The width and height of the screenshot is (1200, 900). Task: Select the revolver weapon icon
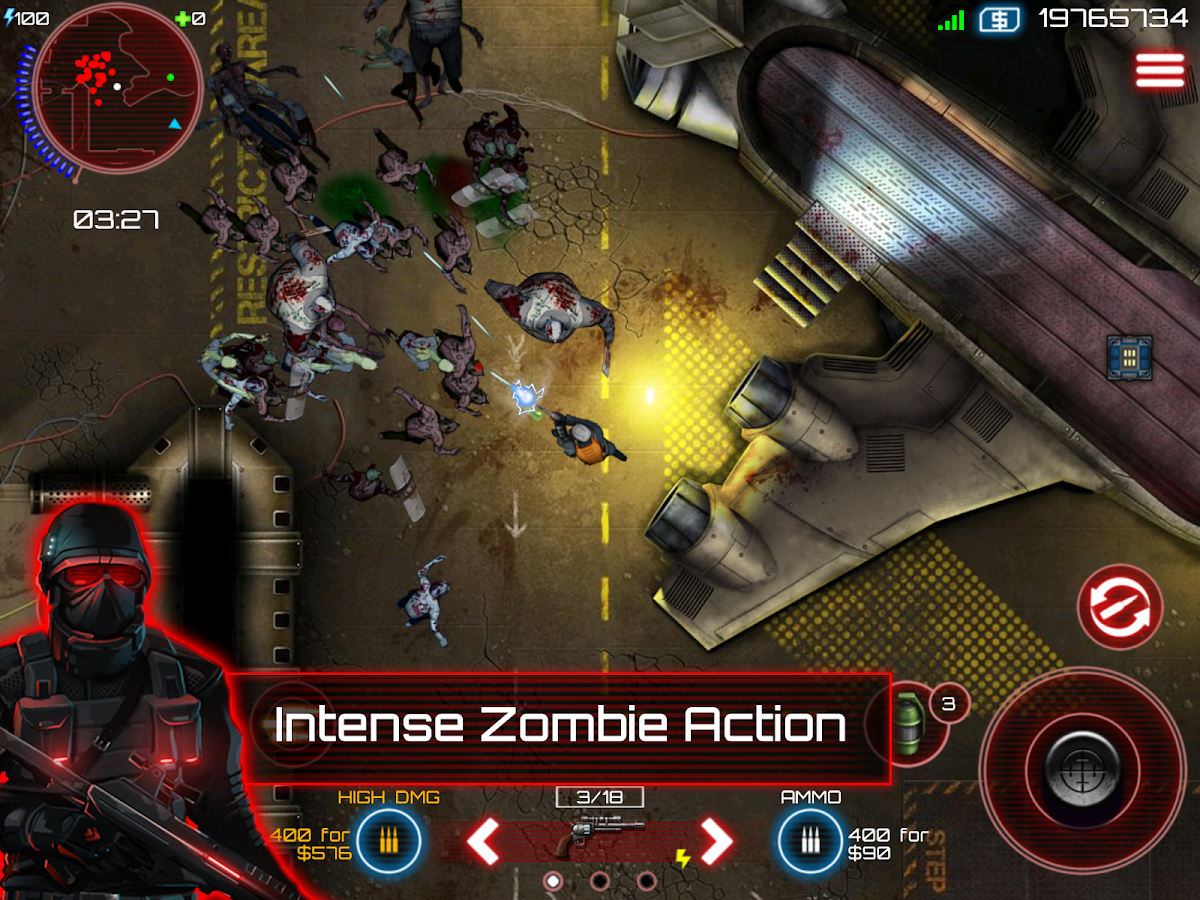coord(599,836)
